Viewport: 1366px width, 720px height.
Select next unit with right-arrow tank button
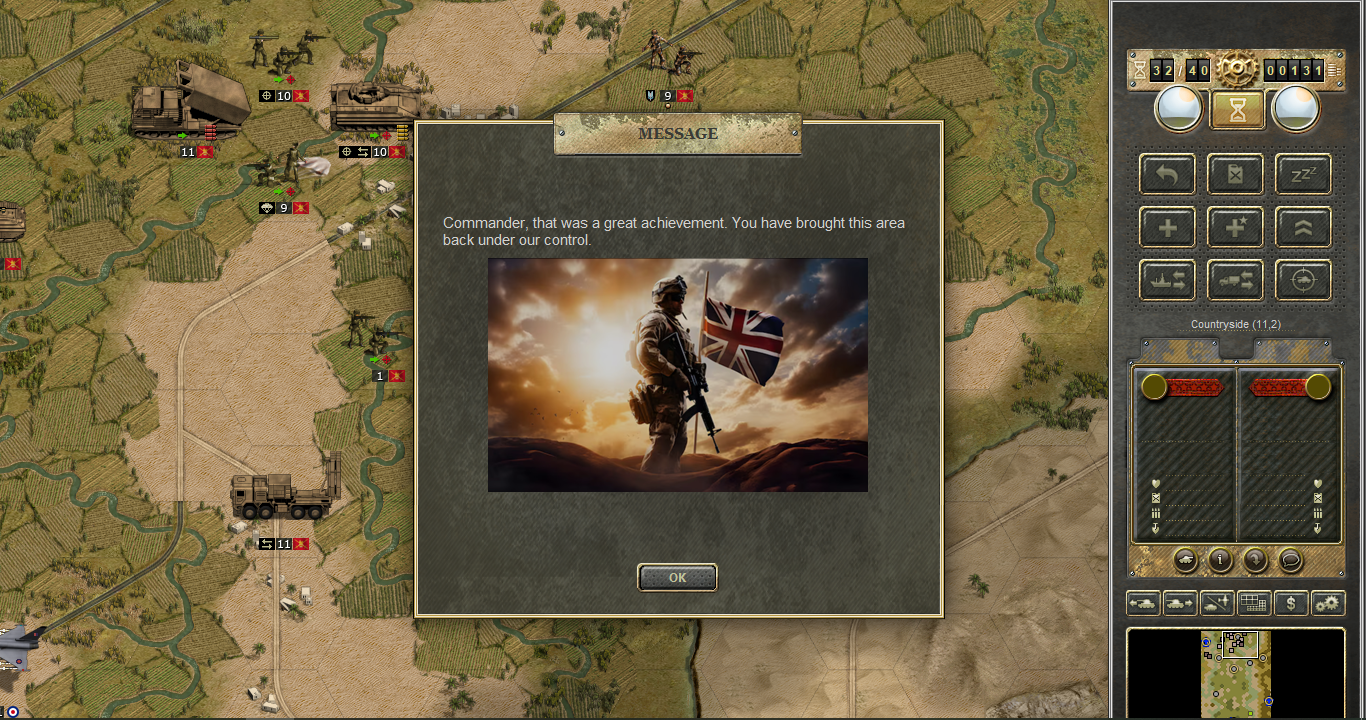coord(1180,603)
